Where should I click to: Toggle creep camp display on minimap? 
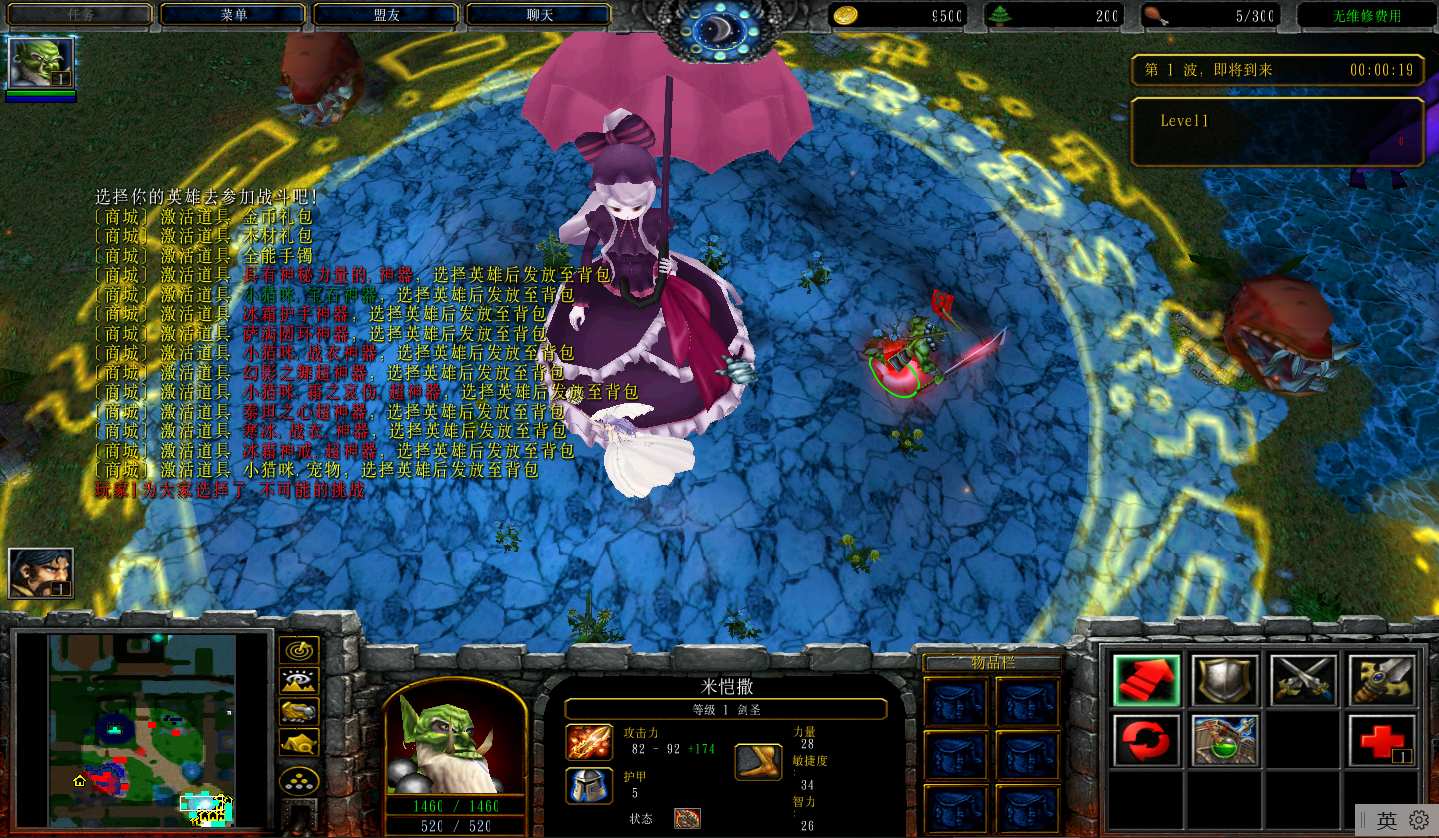(299, 742)
